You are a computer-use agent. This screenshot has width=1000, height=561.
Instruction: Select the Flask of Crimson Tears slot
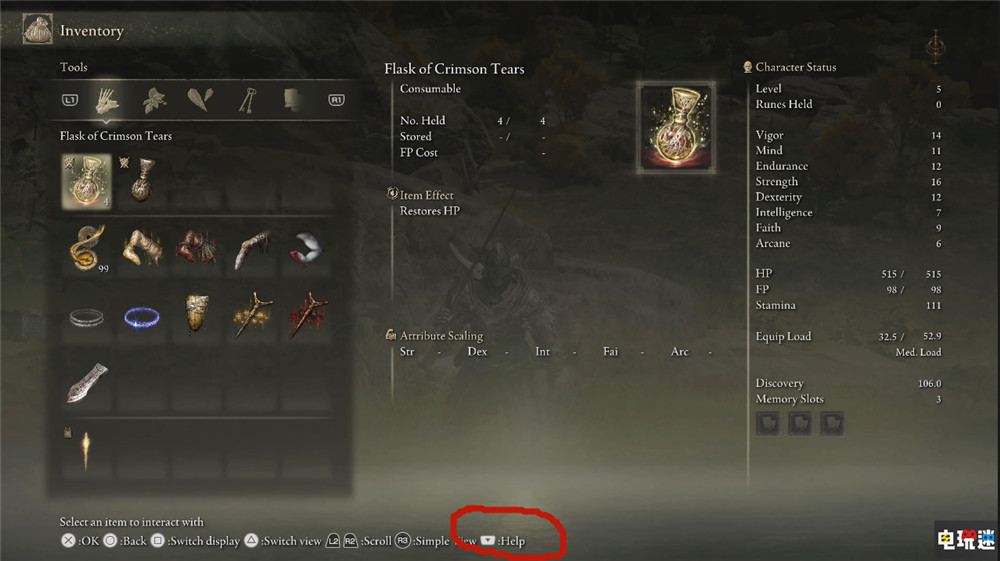(86, 180)
